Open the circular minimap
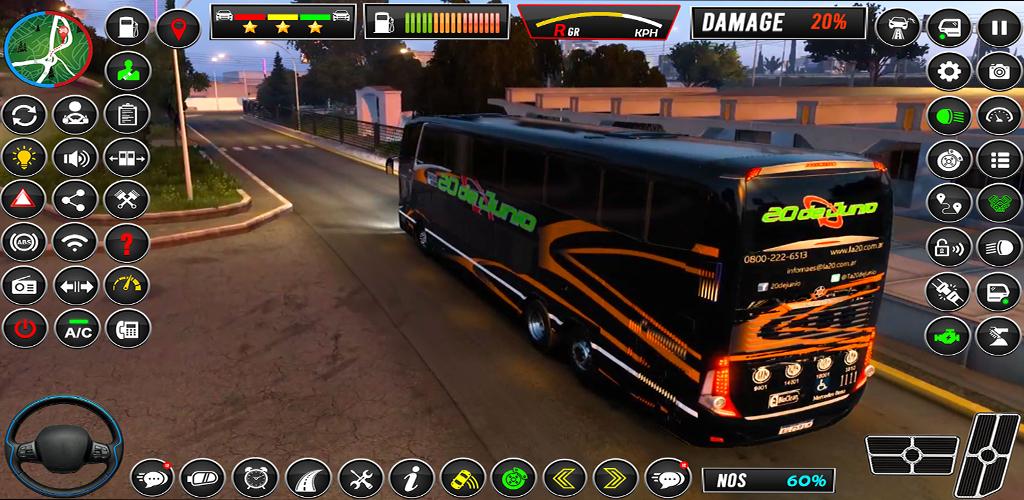This screenshot has width=1024, height=500. click(47, 46)
